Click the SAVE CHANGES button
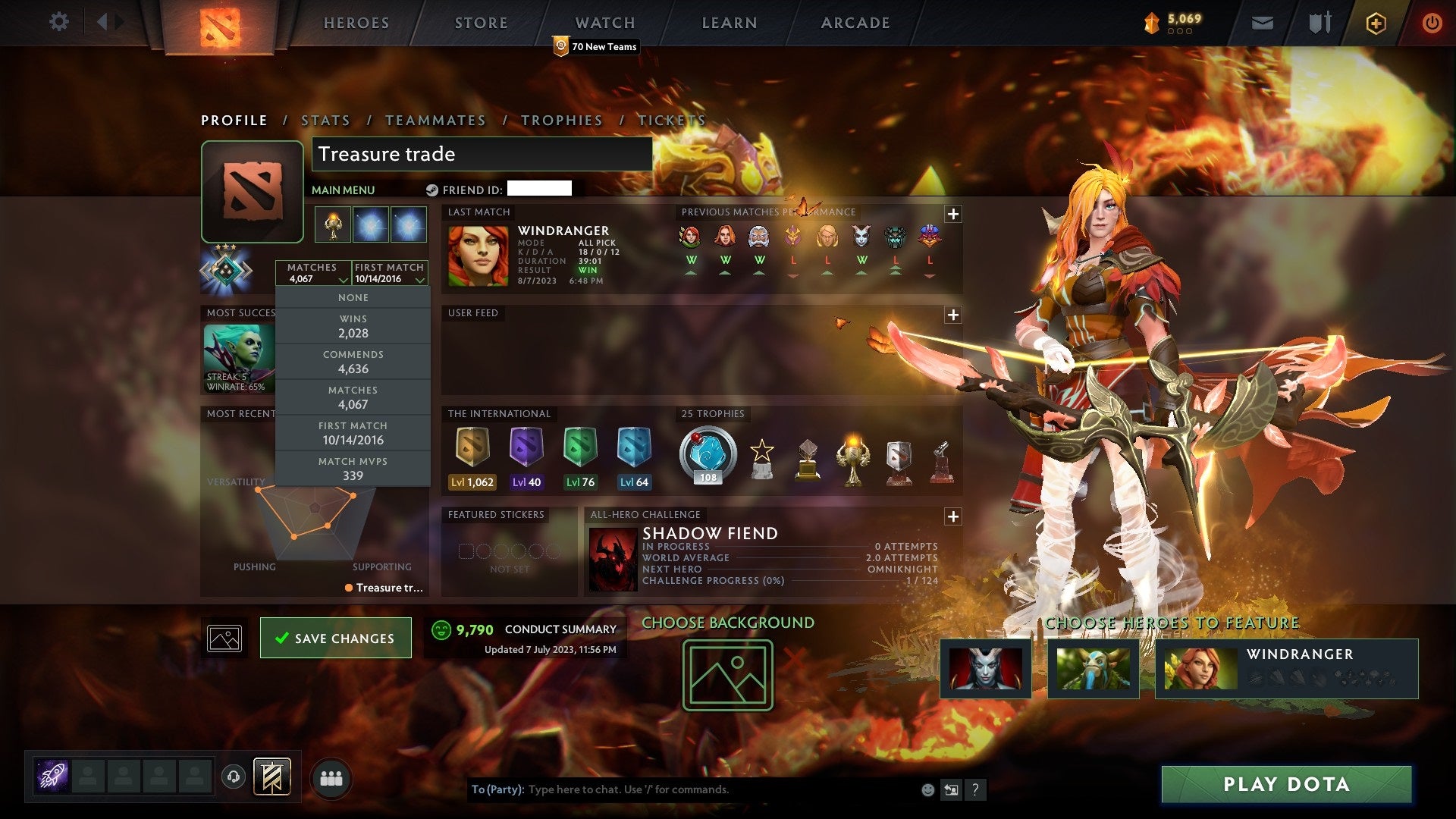Image resolution: width=1456 pixels, height=819 pixels. [335, 638]
